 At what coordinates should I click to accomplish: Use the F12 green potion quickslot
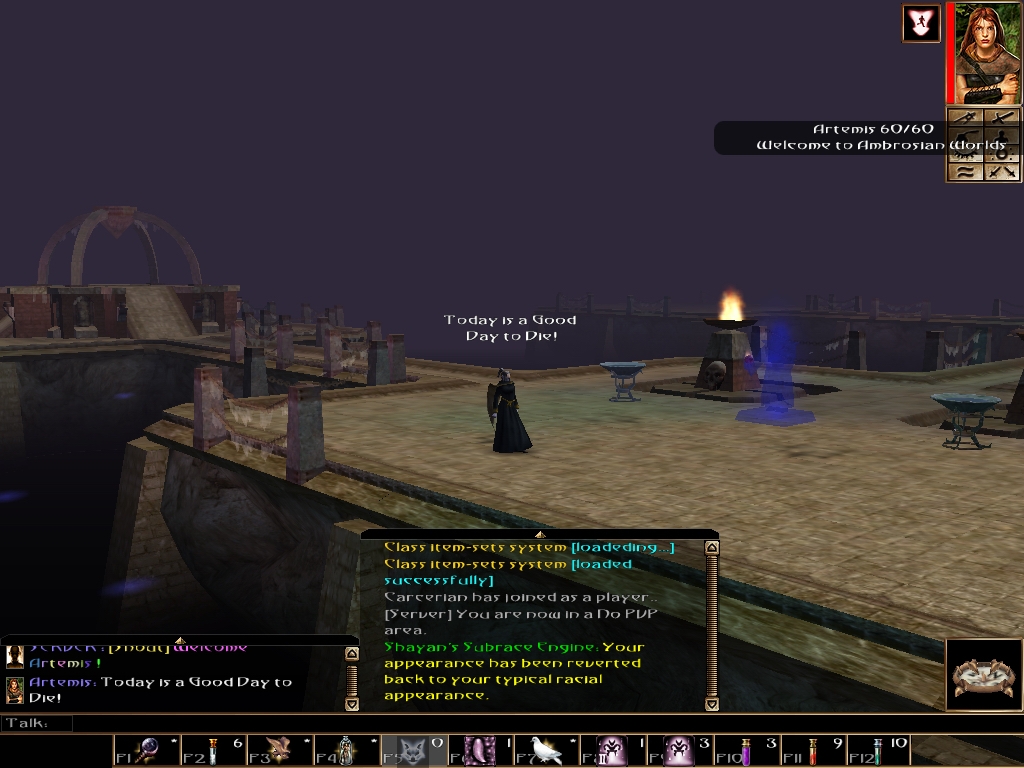(x=876, y=750)
